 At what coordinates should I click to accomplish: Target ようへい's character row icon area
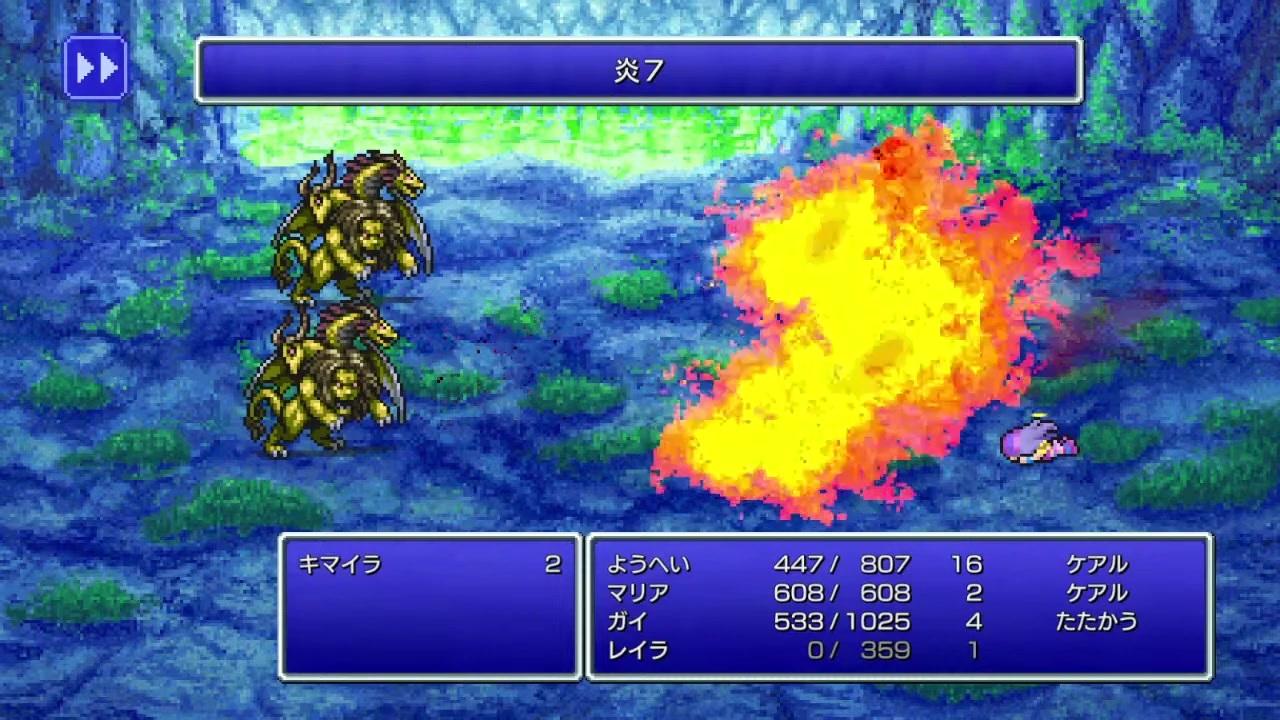pos(650,564)
